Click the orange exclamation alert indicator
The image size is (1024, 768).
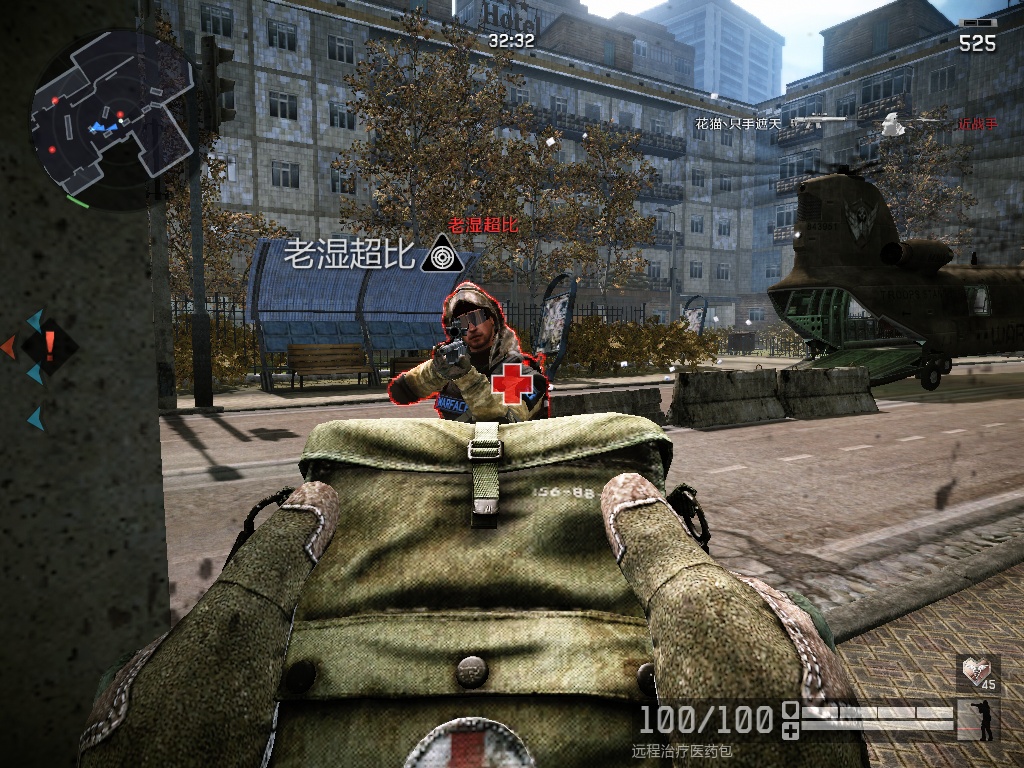(49, 347)
